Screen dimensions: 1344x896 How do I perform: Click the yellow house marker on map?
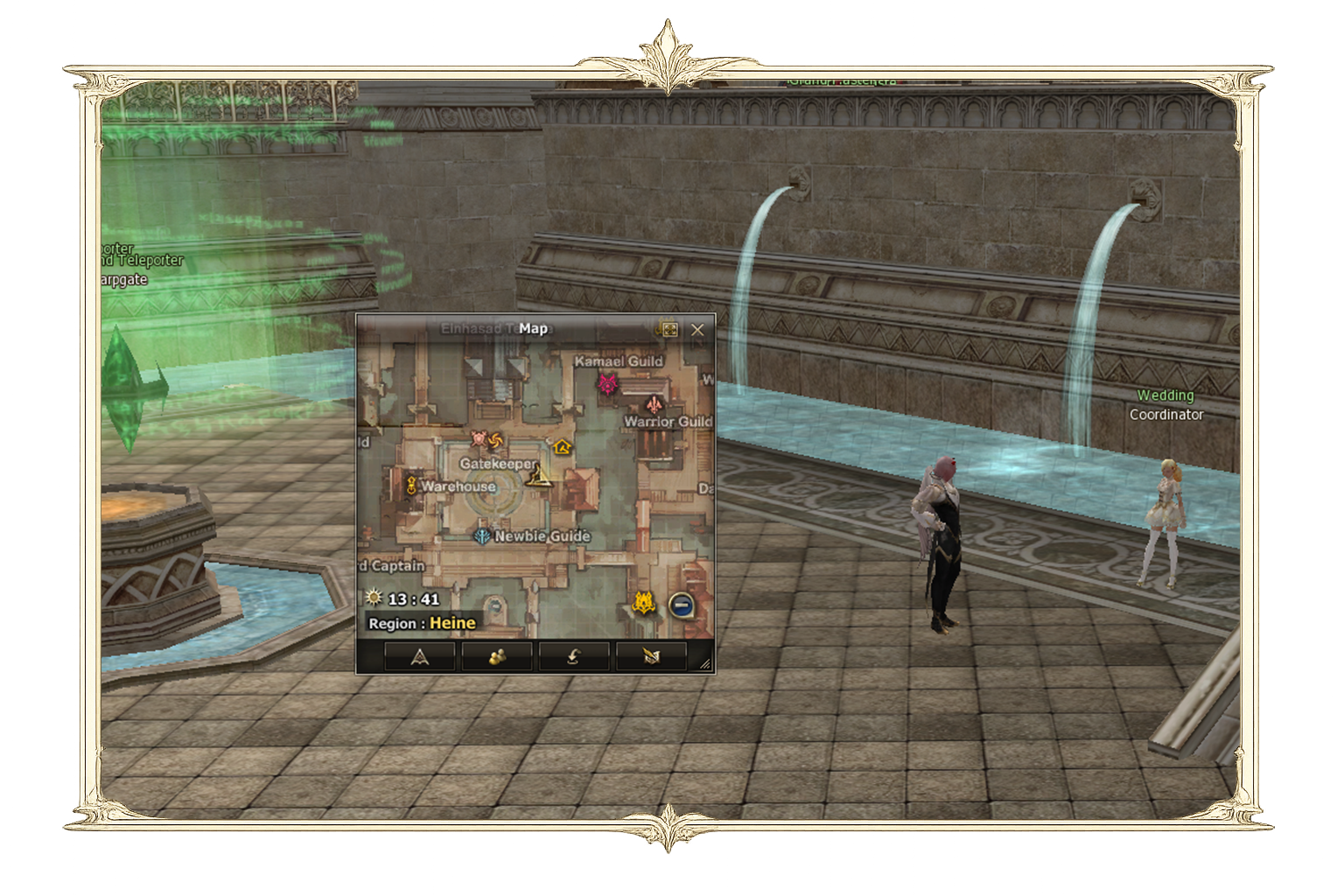(562, 447)
